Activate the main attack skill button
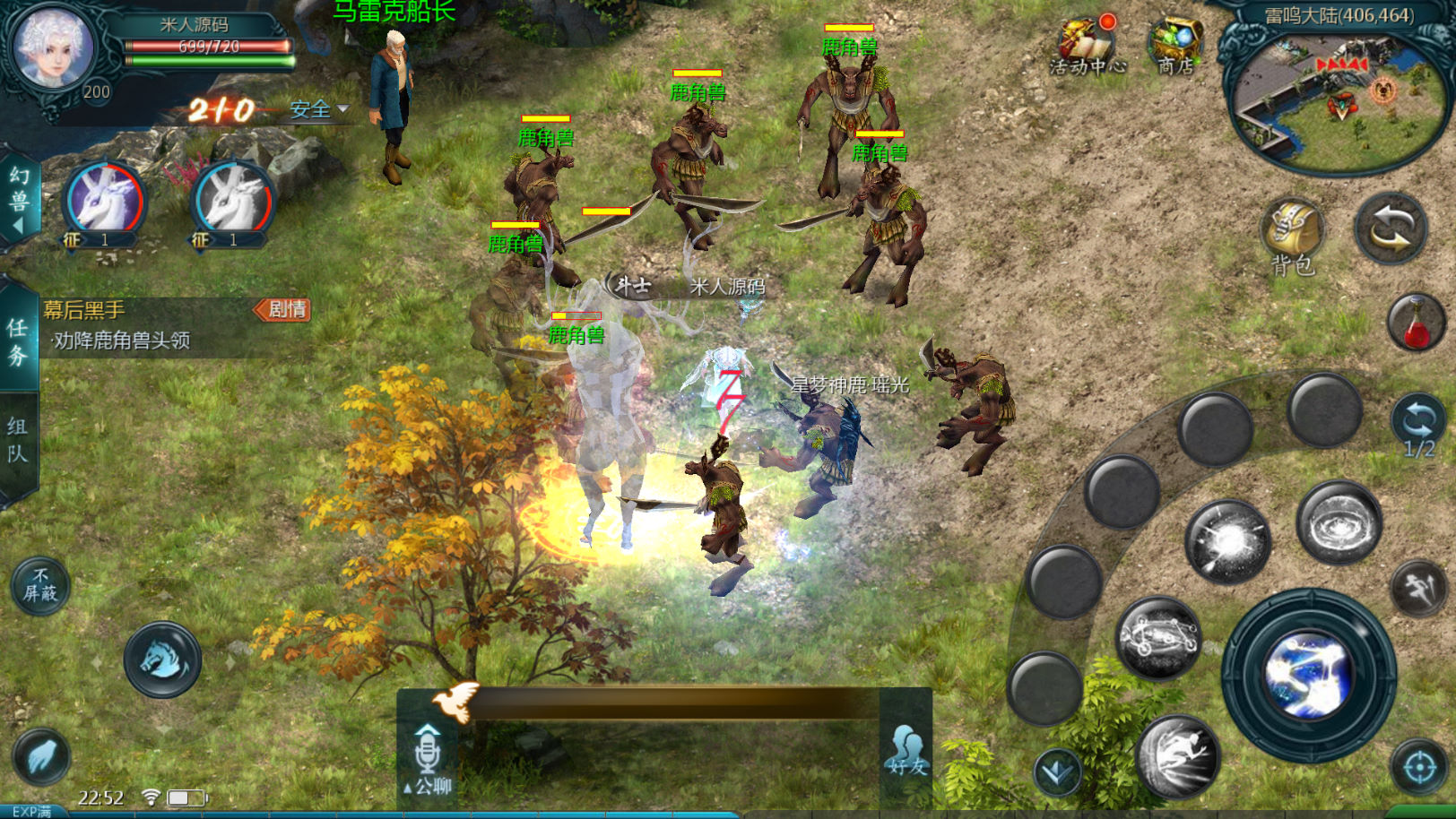The image size is (1456, 819). click(x=1309, y=675)
